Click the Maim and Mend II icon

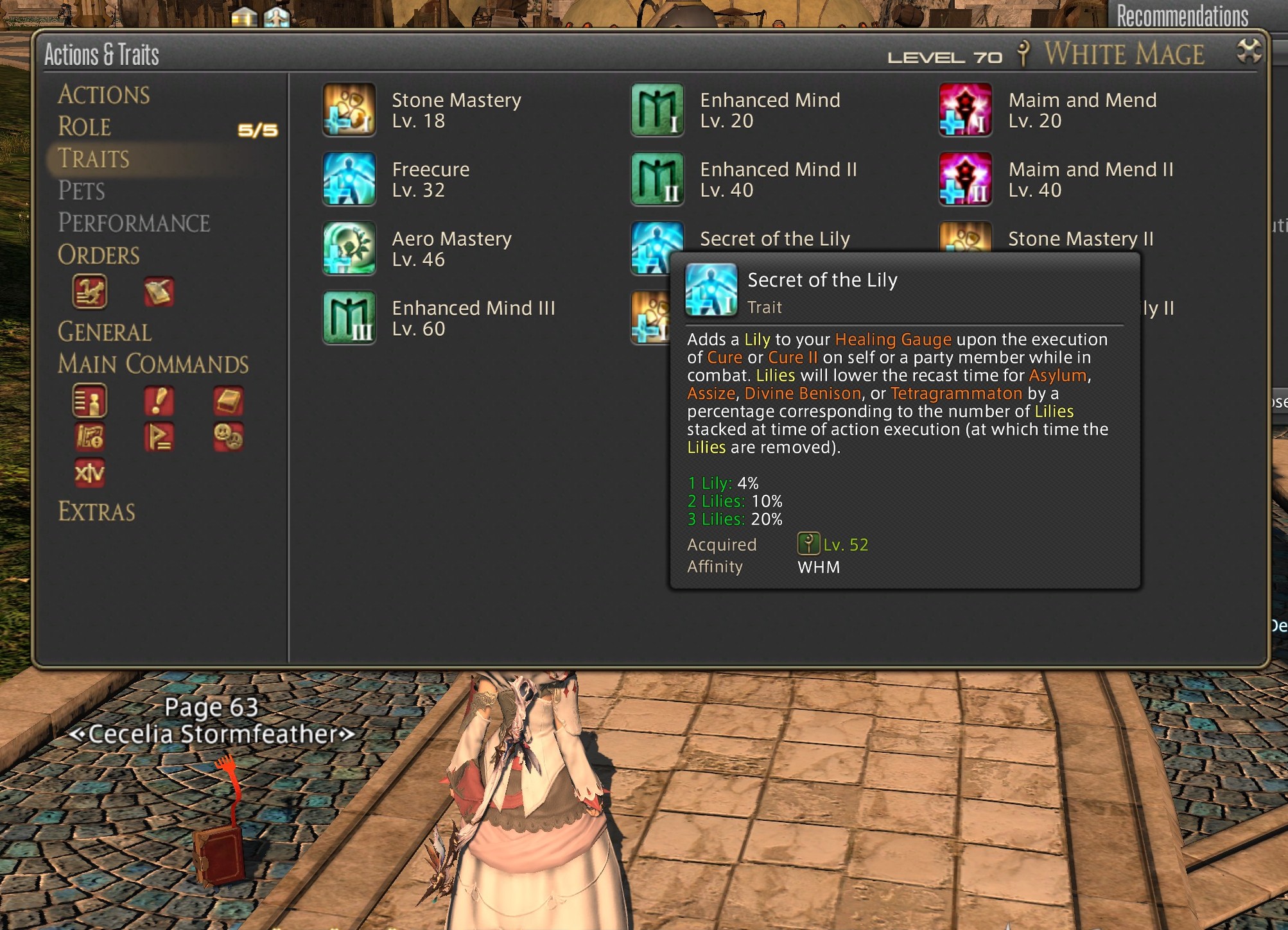965,179
